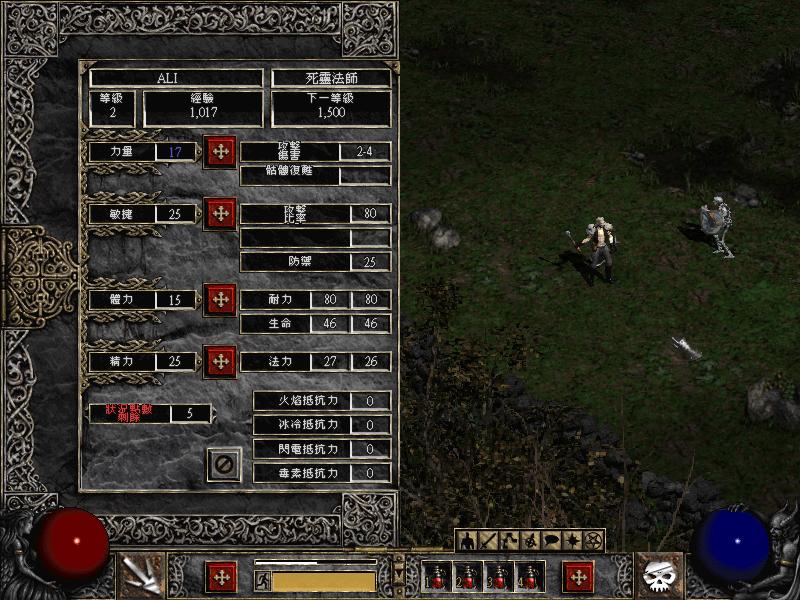The width and height of the screenshot is (800, 600).
Task: Add a point to Dexterity (敏捷)
Action: [220, 213]
